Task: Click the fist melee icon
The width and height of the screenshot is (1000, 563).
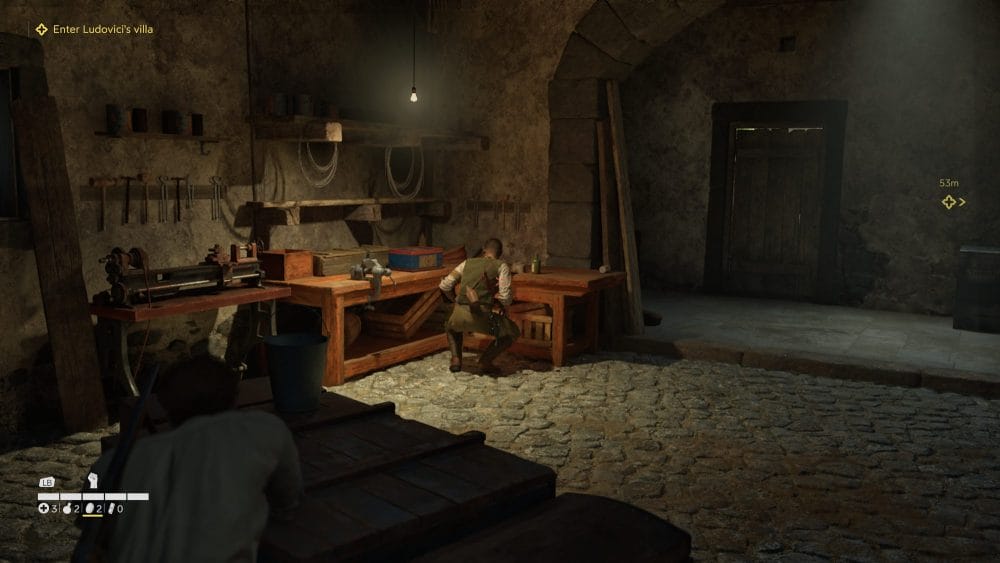Action: pyautogui.click(x=93, y=480)
